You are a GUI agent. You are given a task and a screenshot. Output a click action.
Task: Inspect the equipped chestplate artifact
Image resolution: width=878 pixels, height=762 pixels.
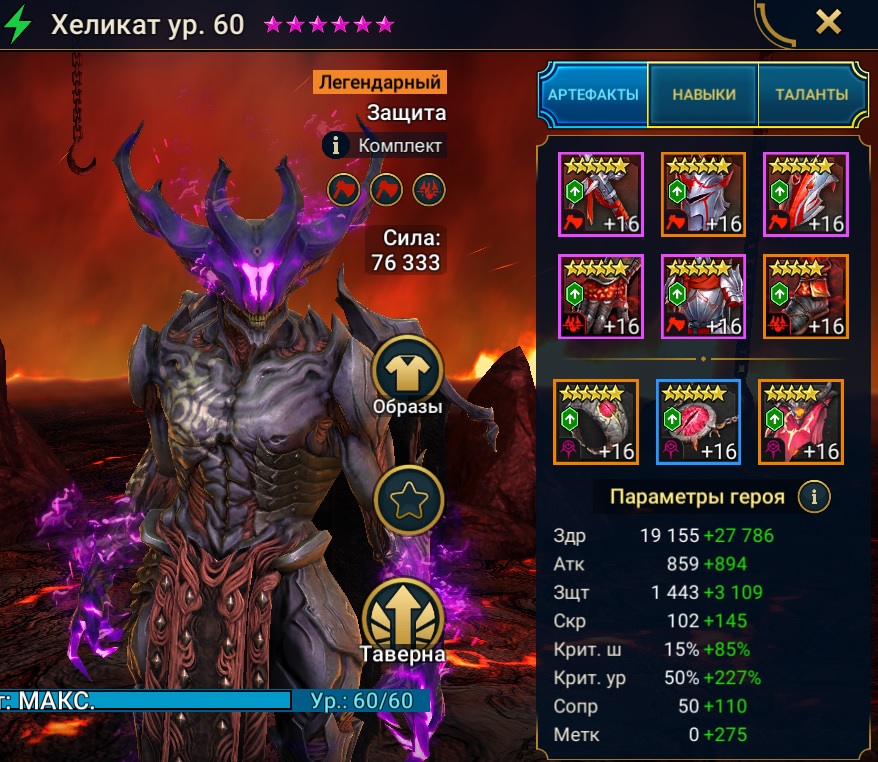(x=702, y=296)
